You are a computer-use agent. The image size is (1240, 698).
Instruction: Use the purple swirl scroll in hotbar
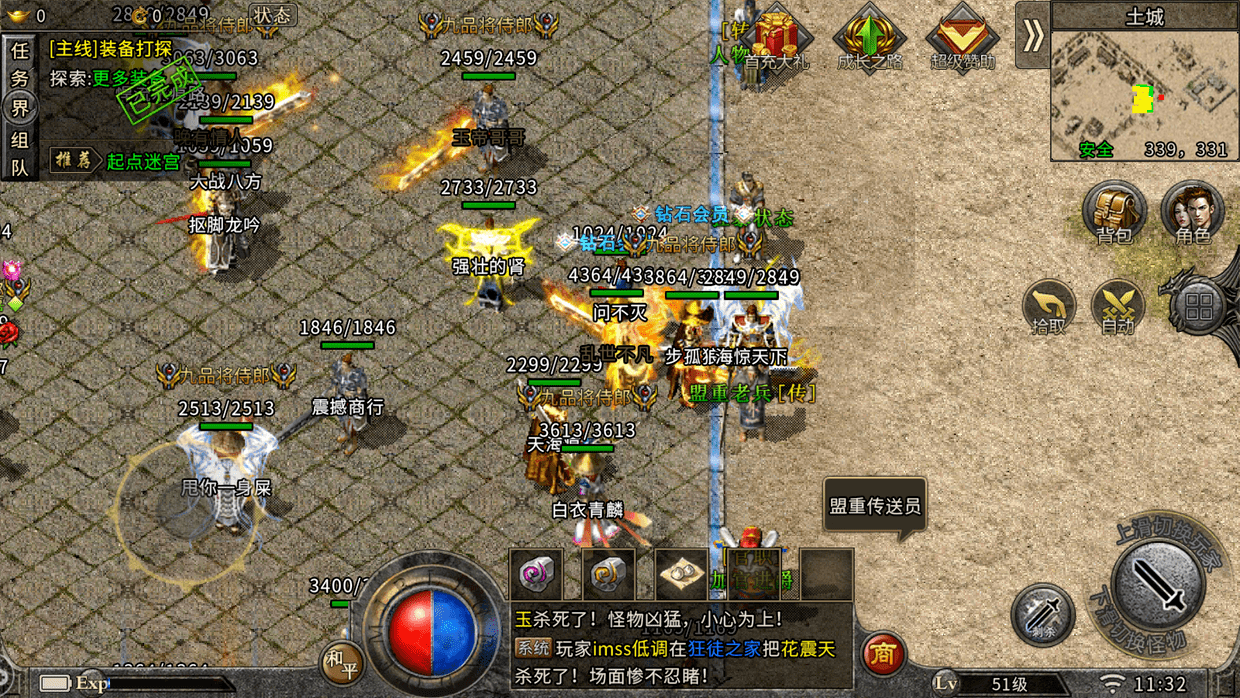[x=536, y=575]
